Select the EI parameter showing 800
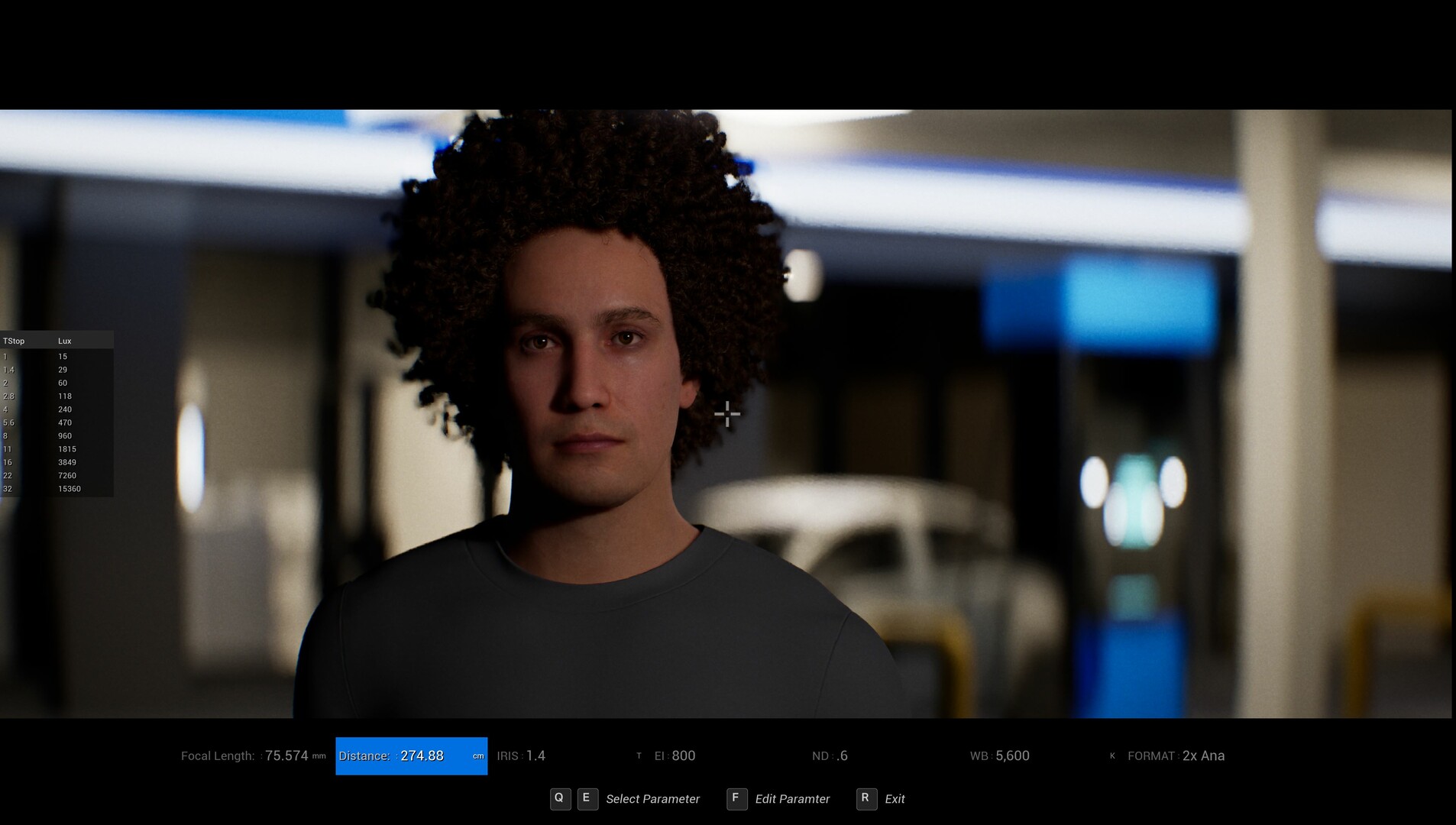Image resolution: width=1456 pixels, height=825 pixels. (x=674, y=755)
